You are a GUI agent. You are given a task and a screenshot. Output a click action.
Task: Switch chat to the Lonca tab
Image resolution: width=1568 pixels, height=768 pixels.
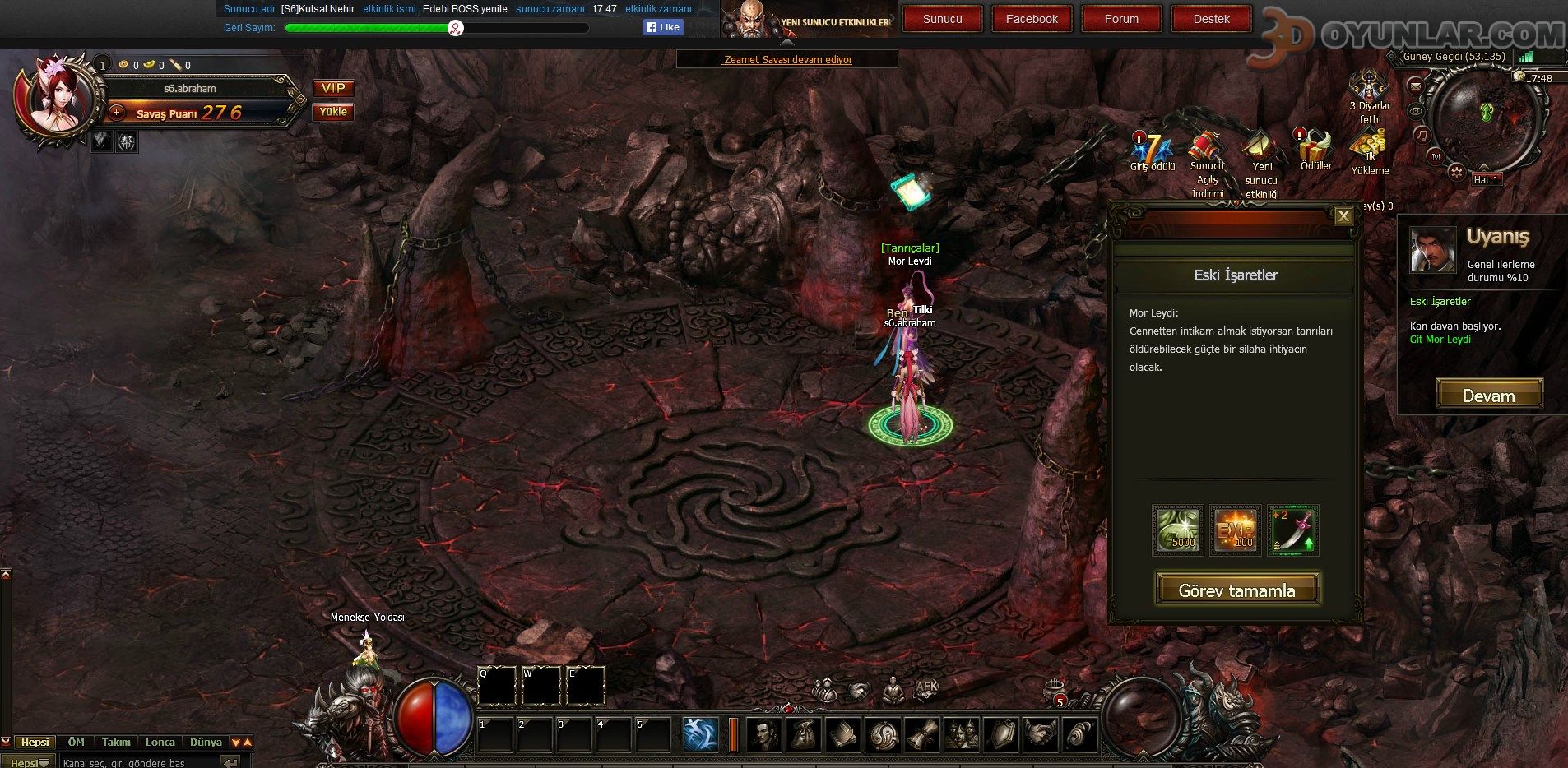[x=160, y=742]
